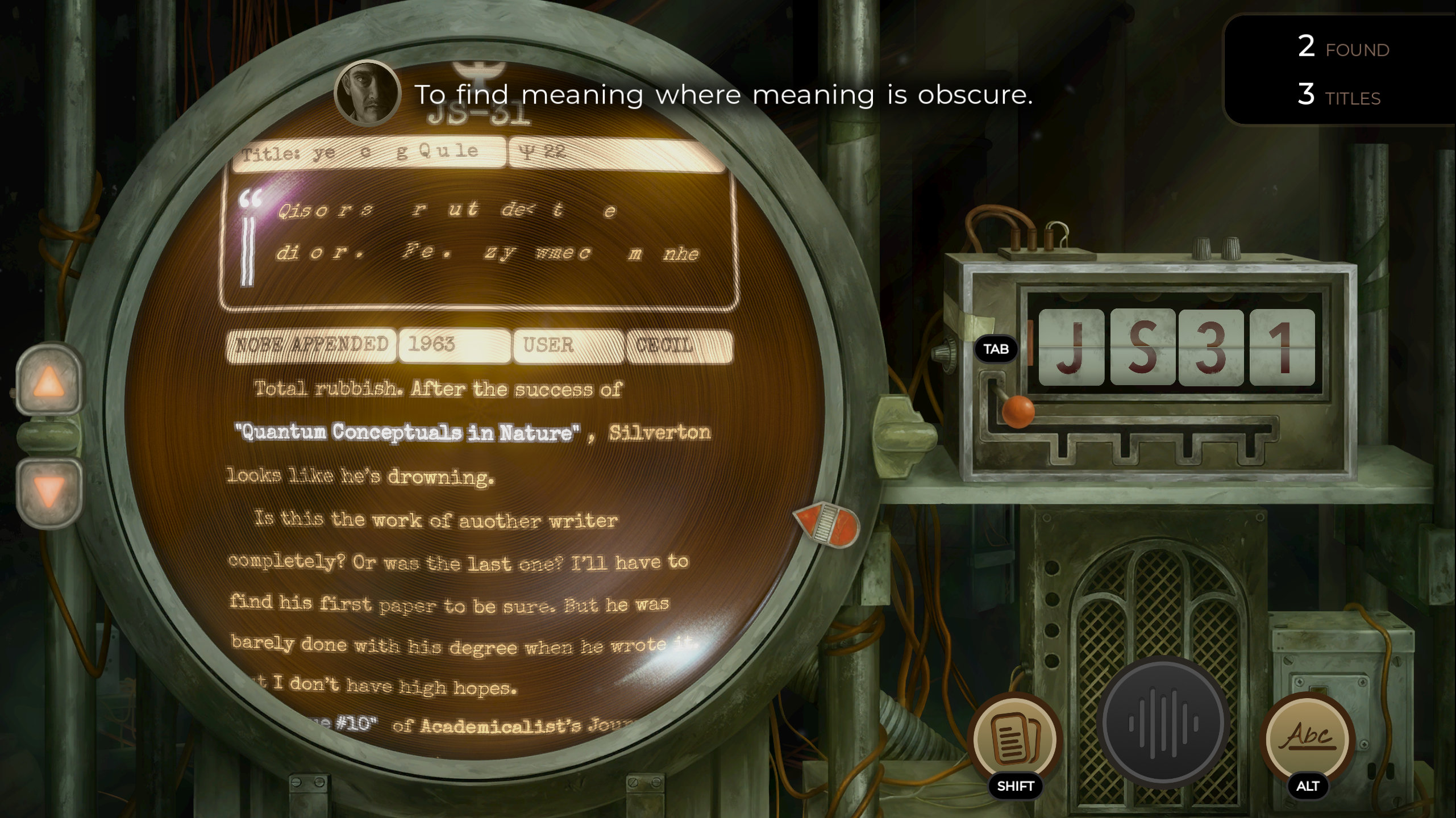Select the letter J code tile
The width and height of the screenshot is (1456, 818).
pyautogui.click(x=1071, y=348)
